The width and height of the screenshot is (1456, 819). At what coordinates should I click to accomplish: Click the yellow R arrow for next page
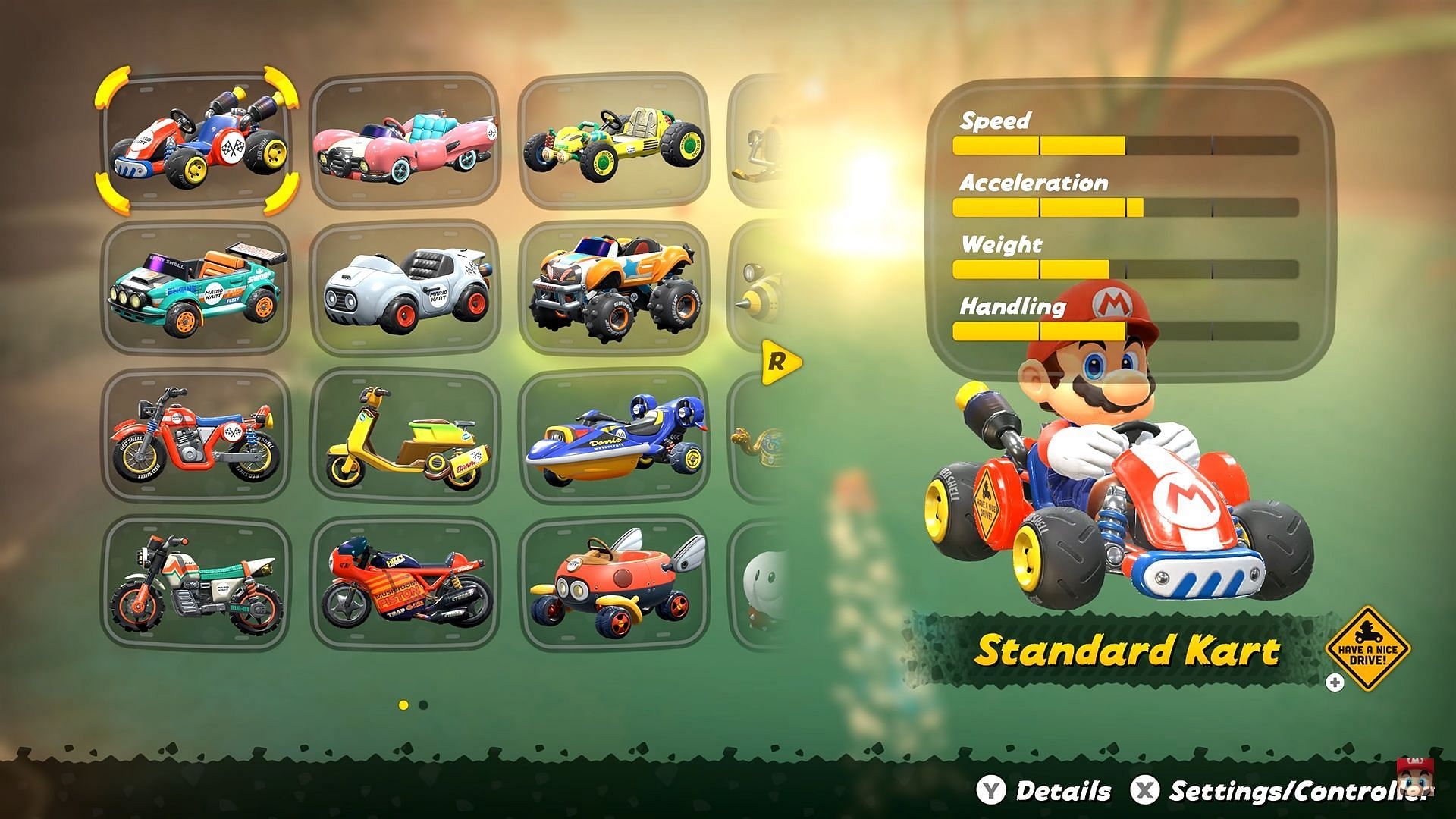point(780,362)
